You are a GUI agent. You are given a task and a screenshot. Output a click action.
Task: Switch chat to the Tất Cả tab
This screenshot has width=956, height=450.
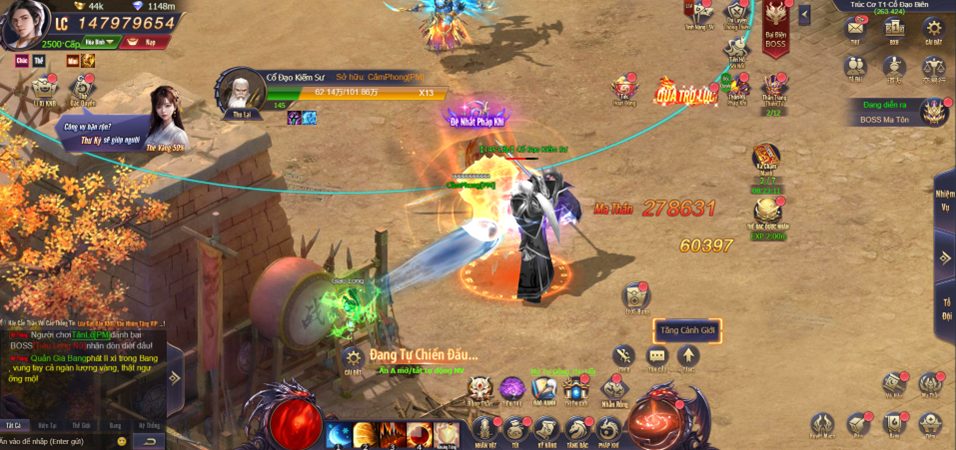coord(13,425)
